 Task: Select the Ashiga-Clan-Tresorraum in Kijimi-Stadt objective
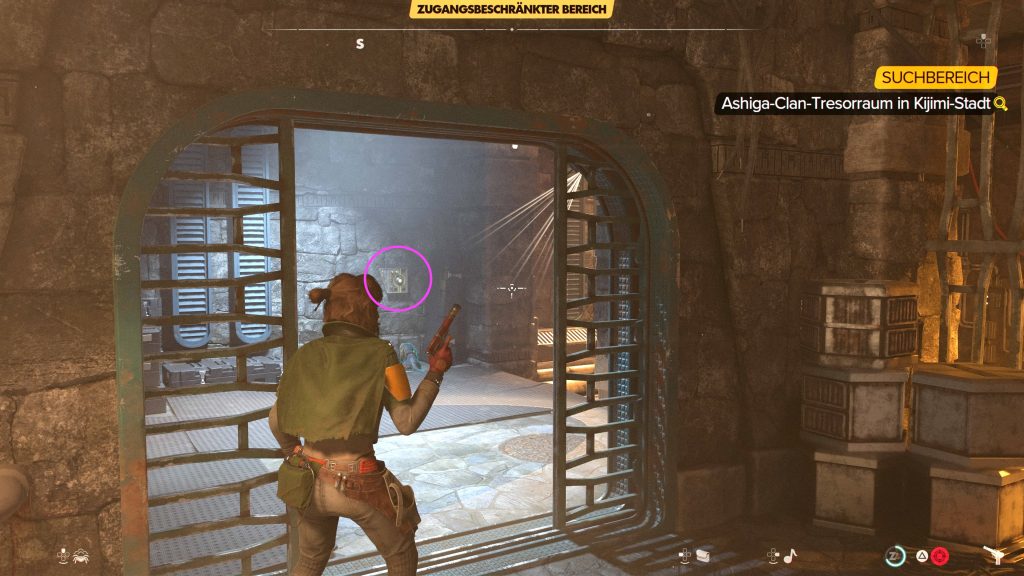click(853, 104)
